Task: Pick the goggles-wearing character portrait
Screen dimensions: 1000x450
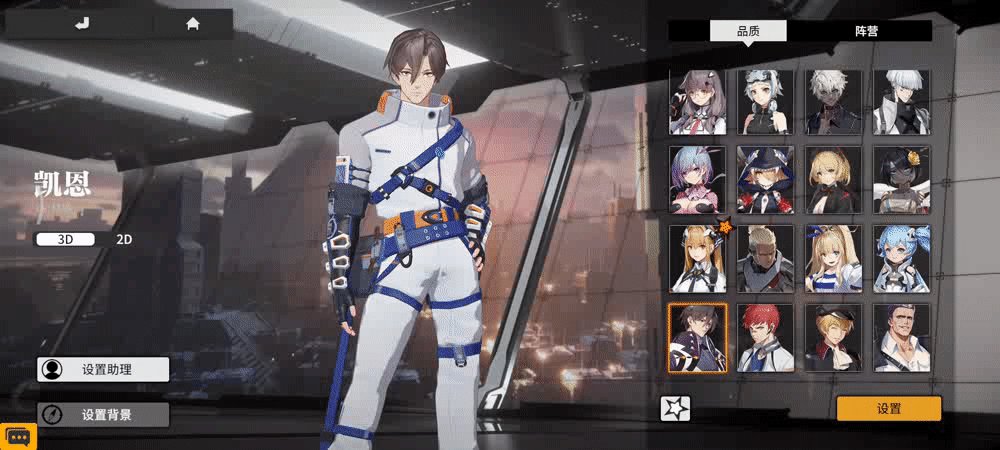Action: point(766,102)
